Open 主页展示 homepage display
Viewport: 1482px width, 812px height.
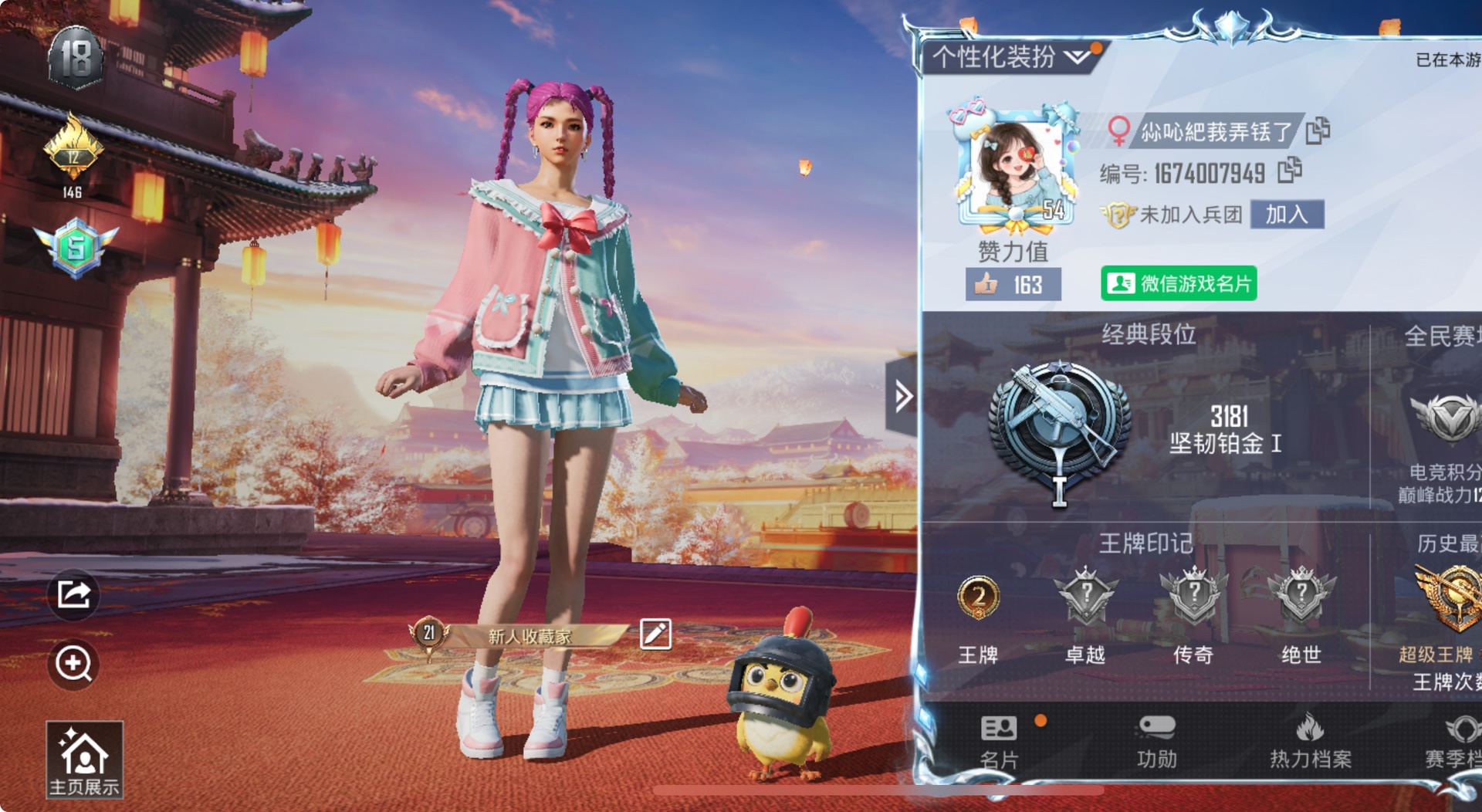(x=84, y=760)
